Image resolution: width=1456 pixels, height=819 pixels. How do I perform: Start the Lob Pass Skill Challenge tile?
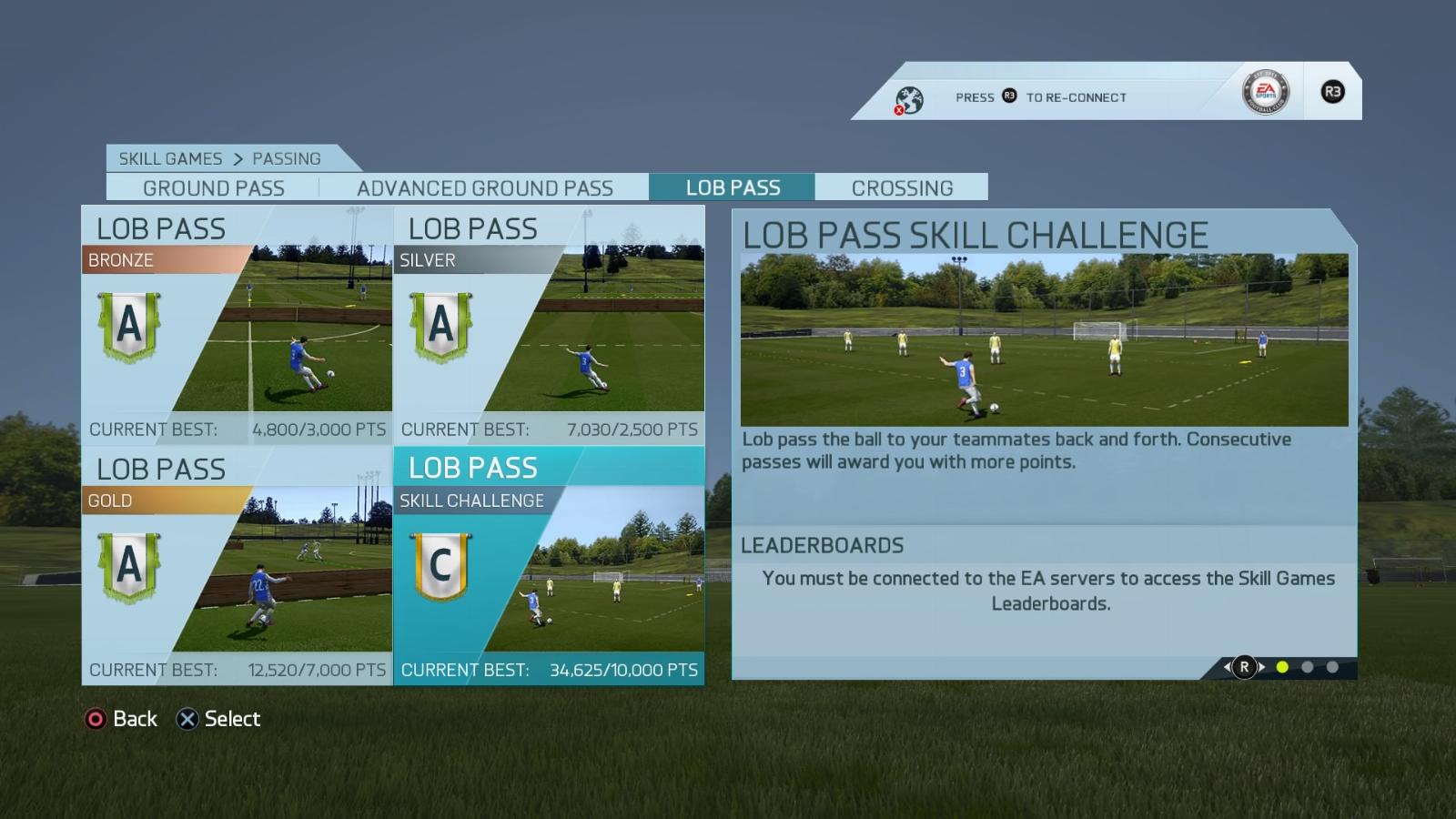pyautogui.click(x=549, y=565)
